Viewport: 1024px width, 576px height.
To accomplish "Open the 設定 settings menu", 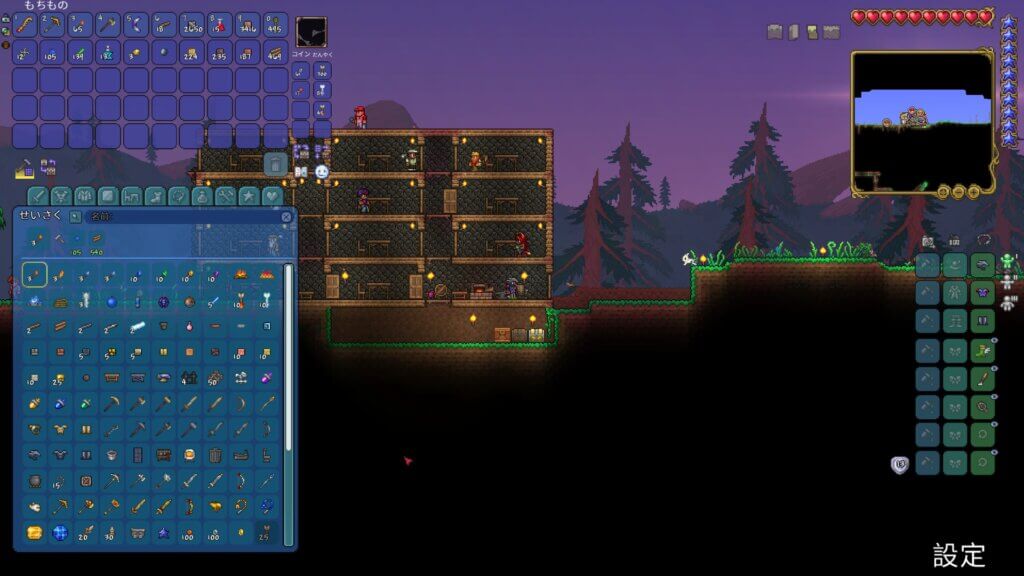I will [959, 555].
